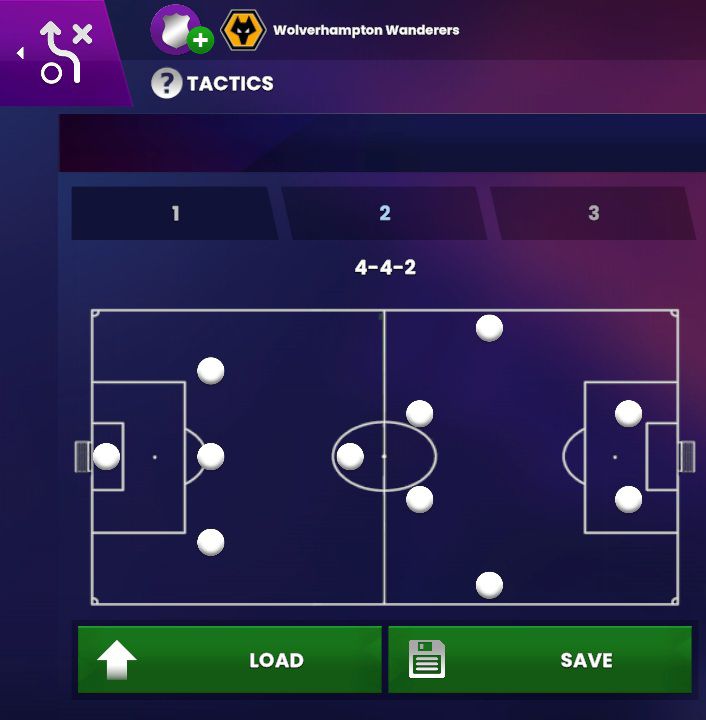Image resolution: width=706 pixels, height=720 pixels.
Task: Load a saved tactic
Action: click(x=229, y=660)
